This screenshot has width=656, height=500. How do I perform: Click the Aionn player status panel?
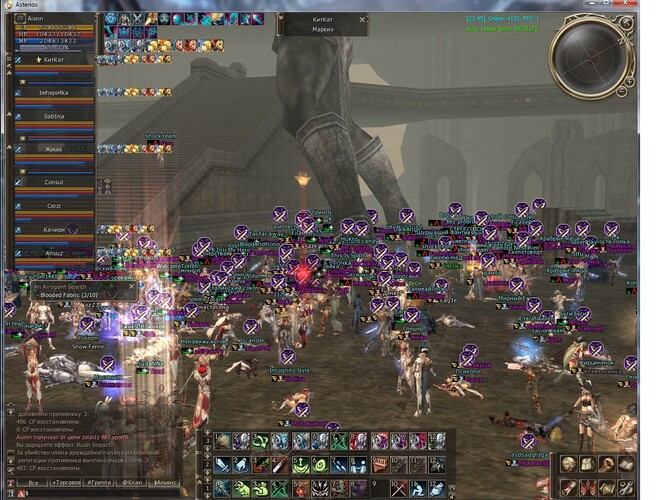(48, 32)
